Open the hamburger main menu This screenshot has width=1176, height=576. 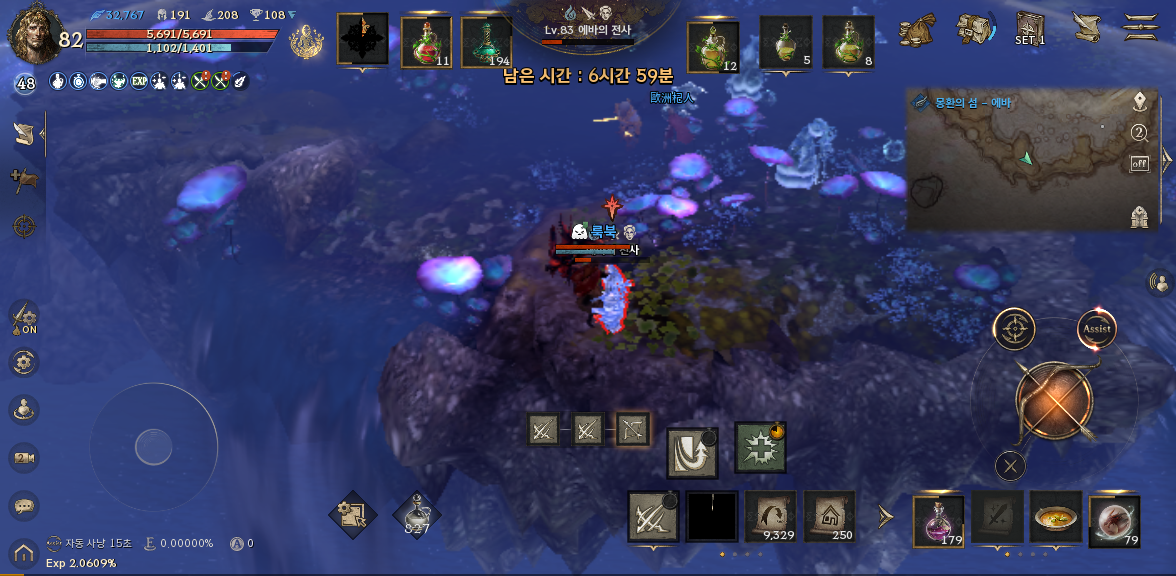point(1140,26)
